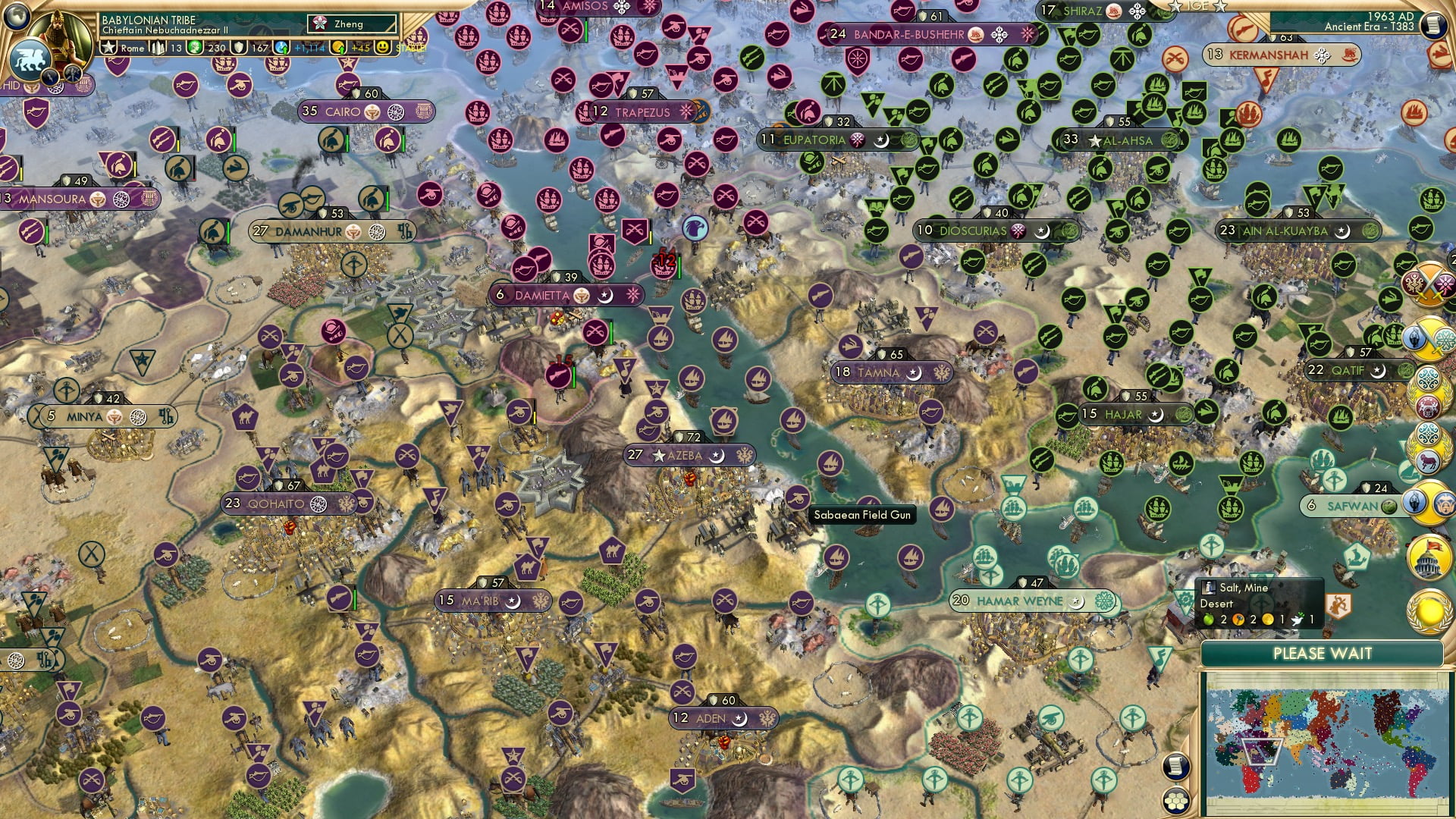Click the blue +1,114 science indicator
The width and height of the screenshot is (1456, 819).
click(309, 49)
